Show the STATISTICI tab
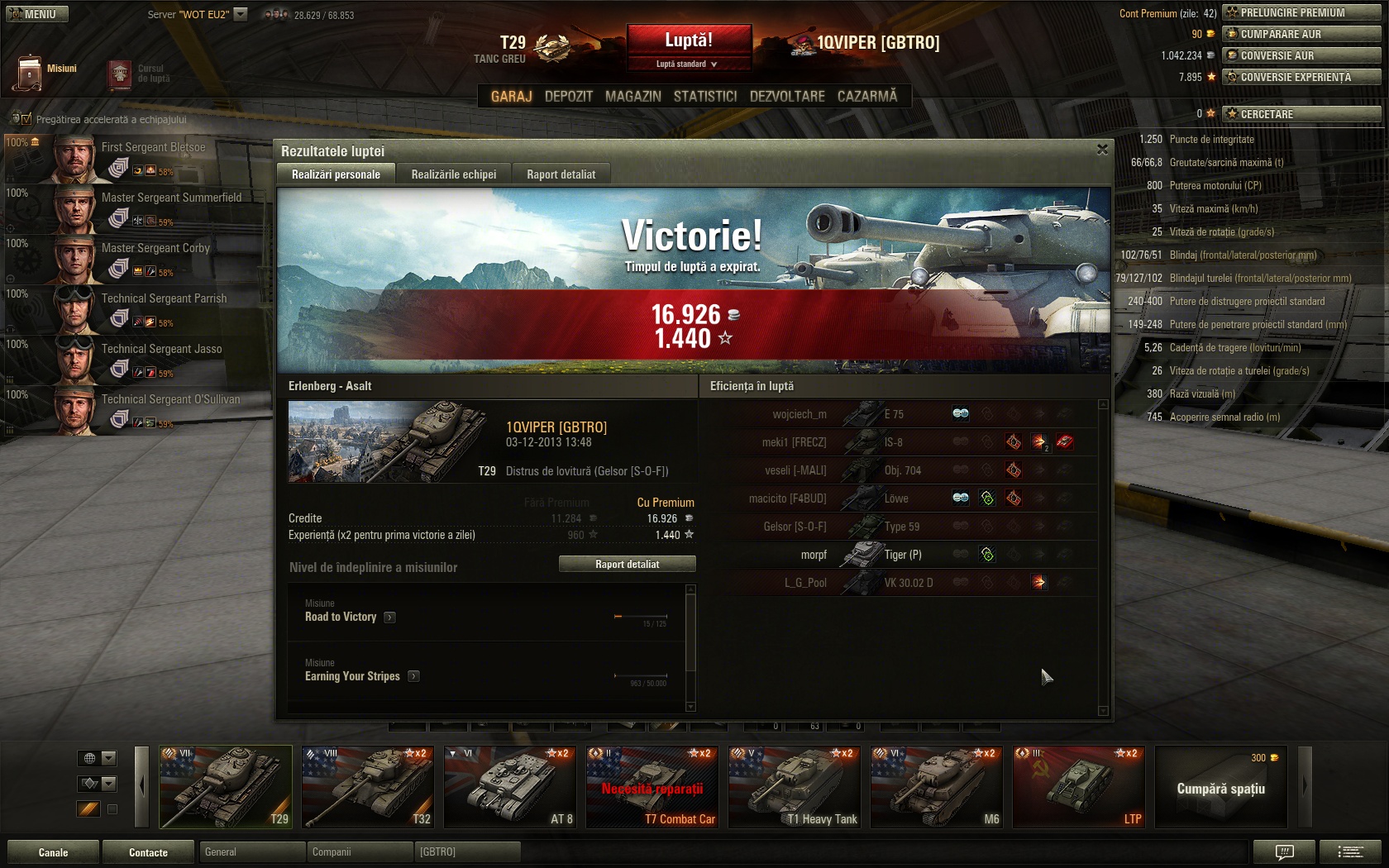1389x868 pixels. coord(704,96)
